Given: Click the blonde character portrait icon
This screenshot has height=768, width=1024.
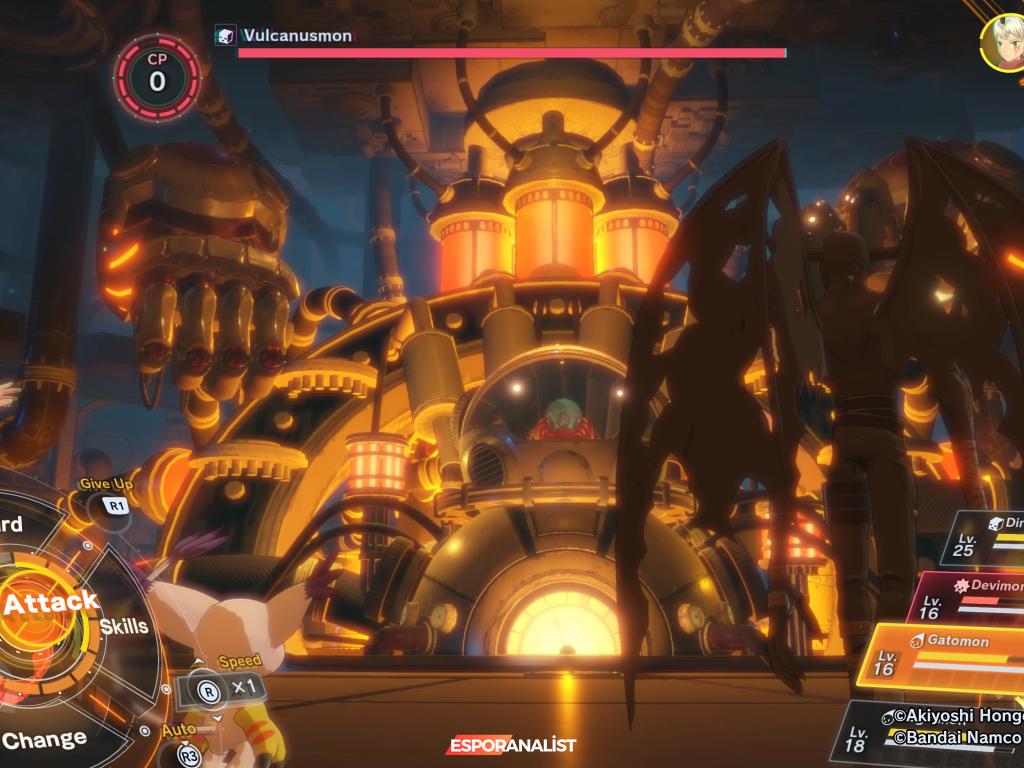Looking at the screenshot, I should (x=1002, y=42).
